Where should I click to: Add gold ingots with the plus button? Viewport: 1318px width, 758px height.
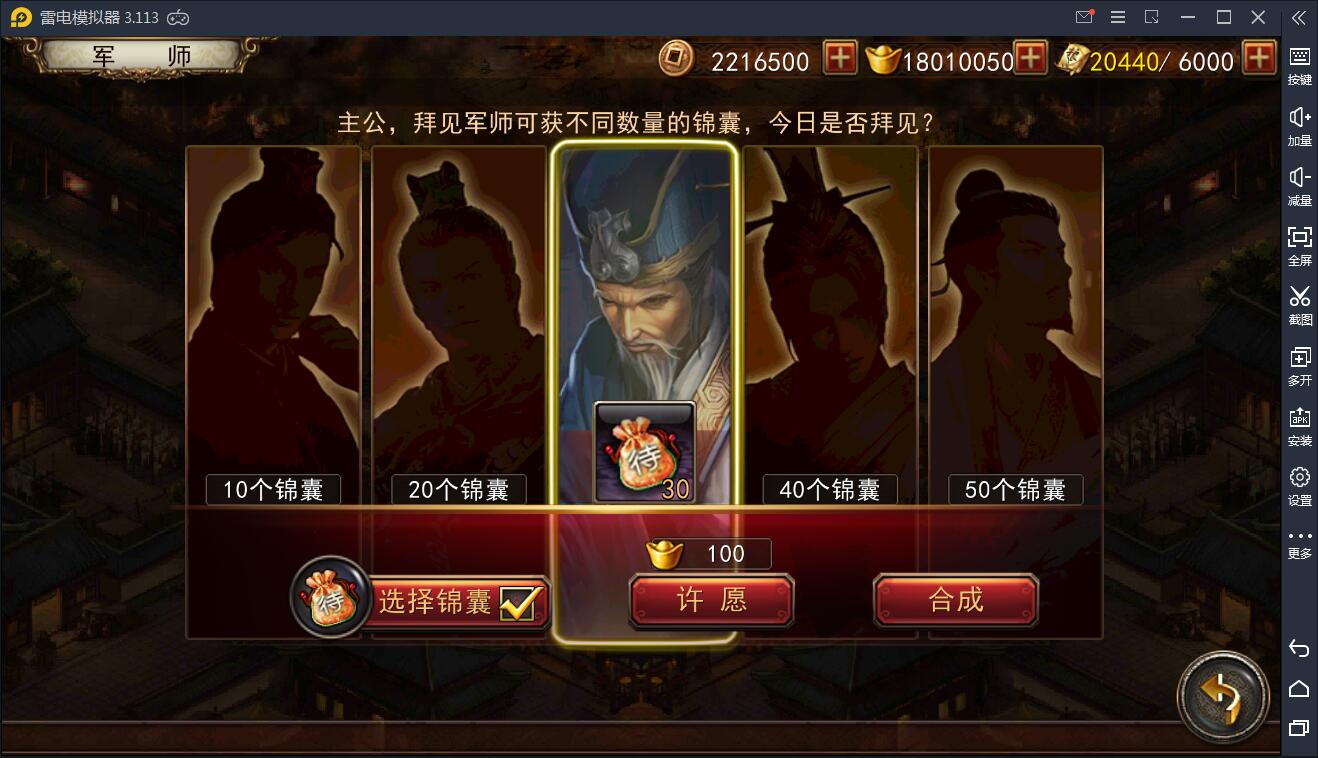(x=1032, y=60)
